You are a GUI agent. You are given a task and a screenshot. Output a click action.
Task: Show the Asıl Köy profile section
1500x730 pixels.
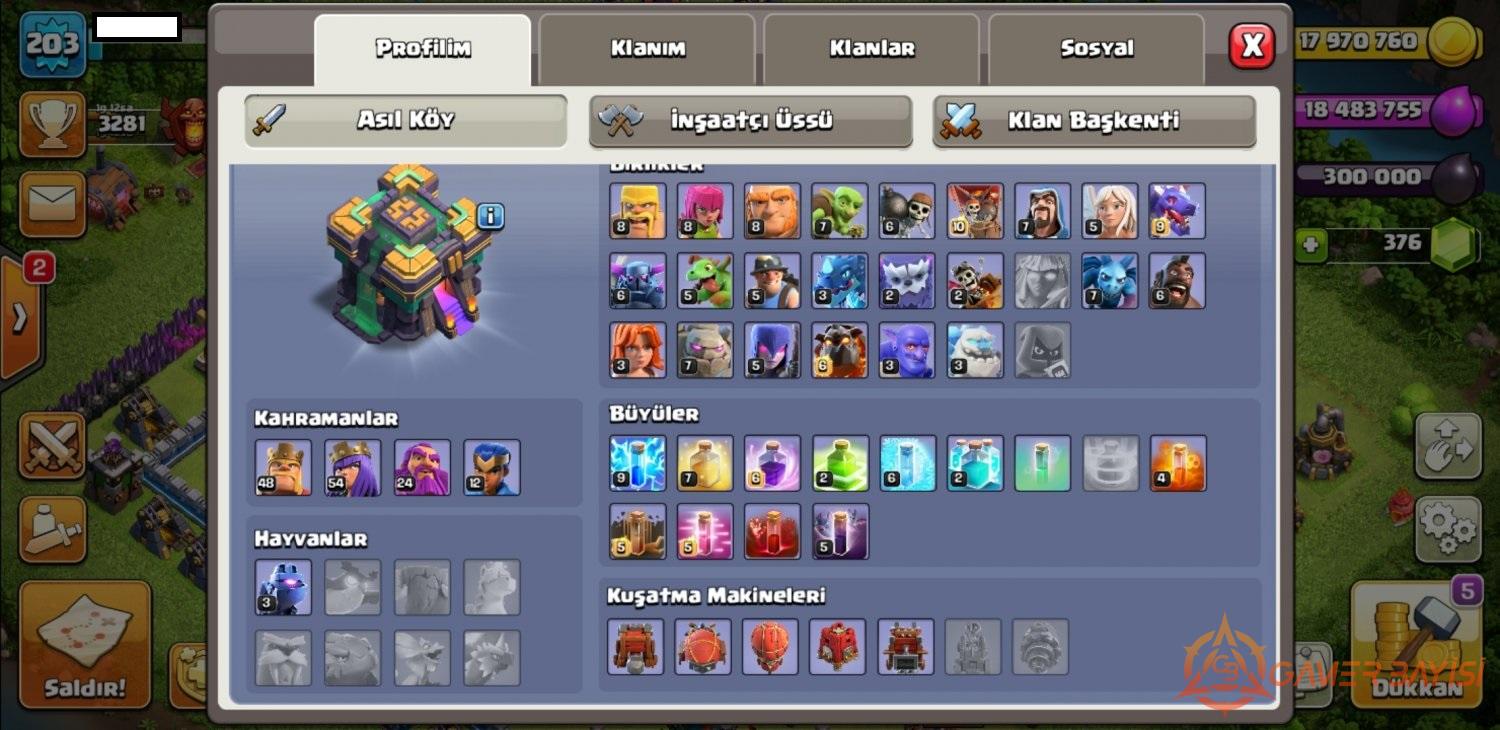coord(405,120)
